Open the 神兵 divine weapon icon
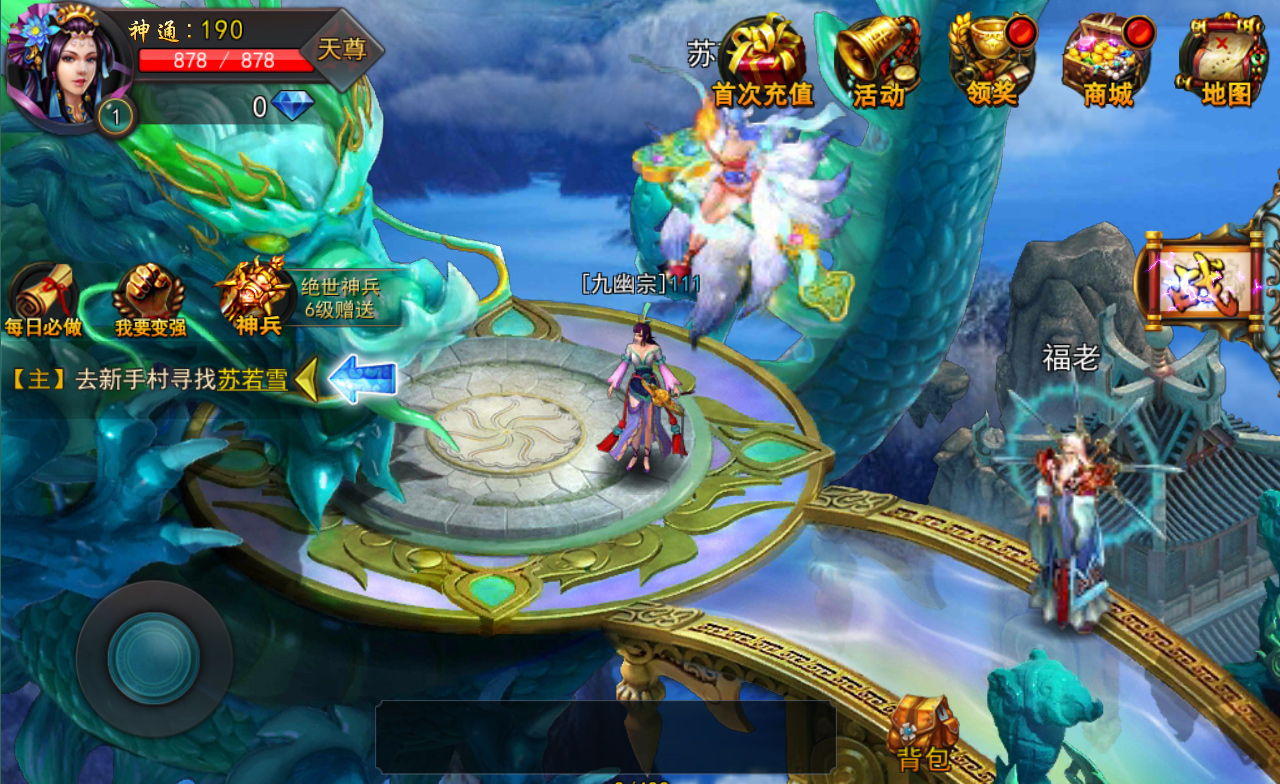Image resolution: width=1280 pixels, height=784 pixels. [257, 295]
